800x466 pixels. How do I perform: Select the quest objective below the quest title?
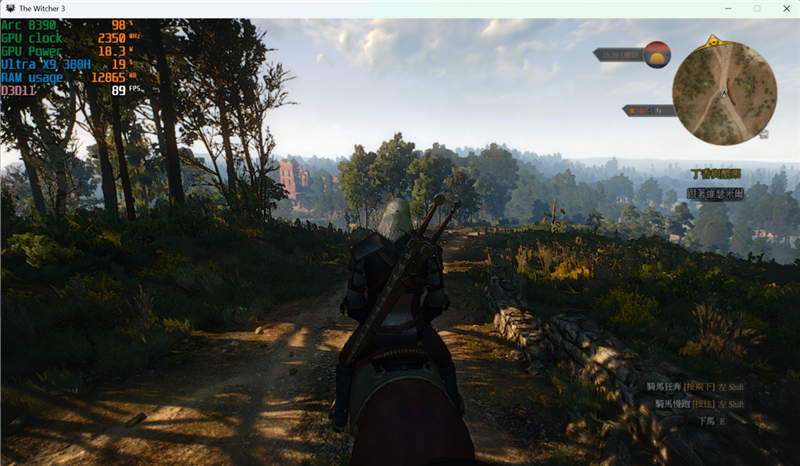(716, 194)
